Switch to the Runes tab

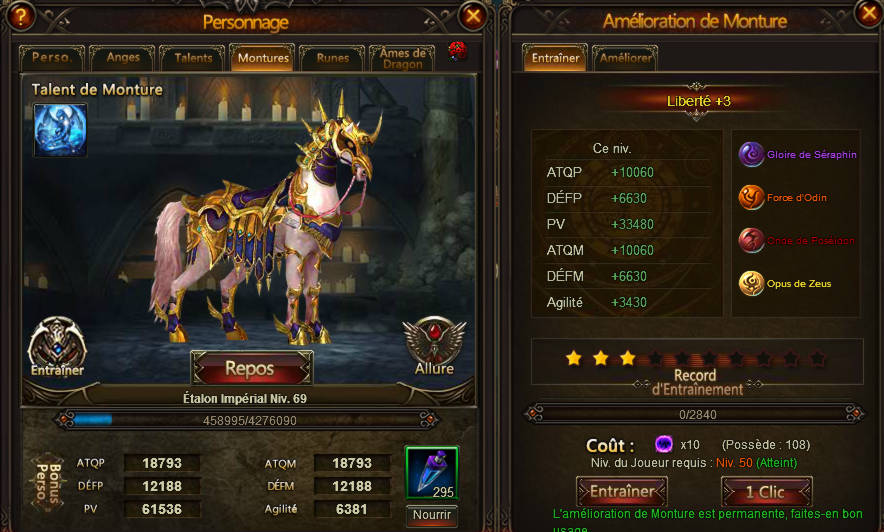[x=332, y=58]
